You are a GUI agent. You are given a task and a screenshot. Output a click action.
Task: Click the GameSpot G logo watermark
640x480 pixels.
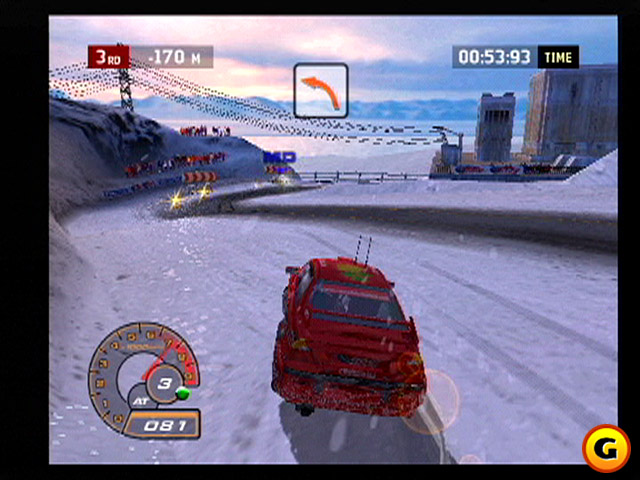point(604,445)
